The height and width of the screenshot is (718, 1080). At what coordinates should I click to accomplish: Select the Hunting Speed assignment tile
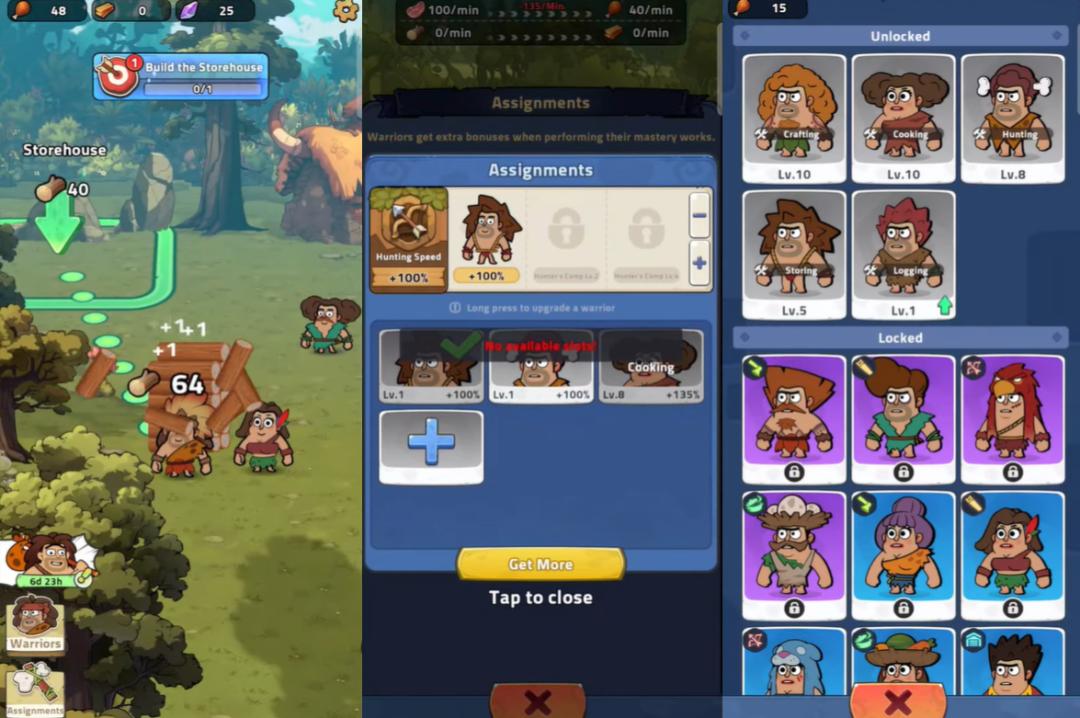tap(408, 240)
